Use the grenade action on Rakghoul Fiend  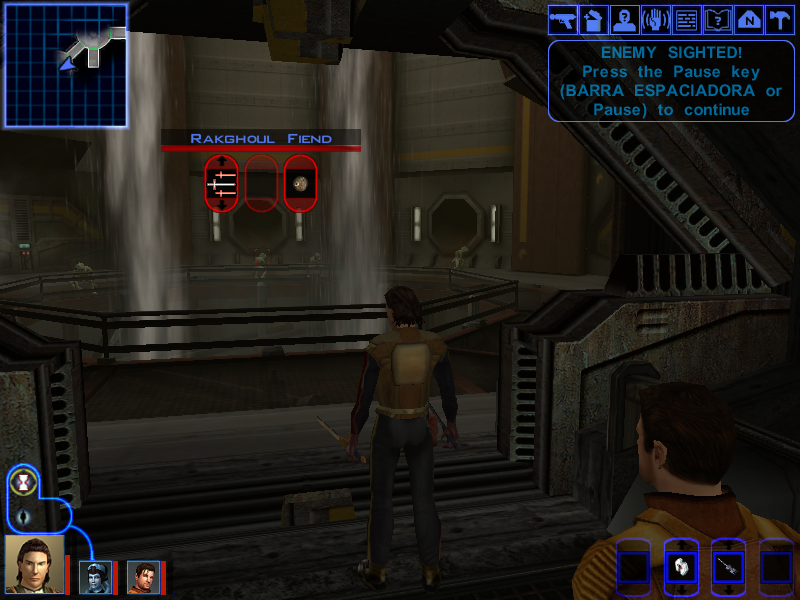pyautogui.click(x=299, y=183)
